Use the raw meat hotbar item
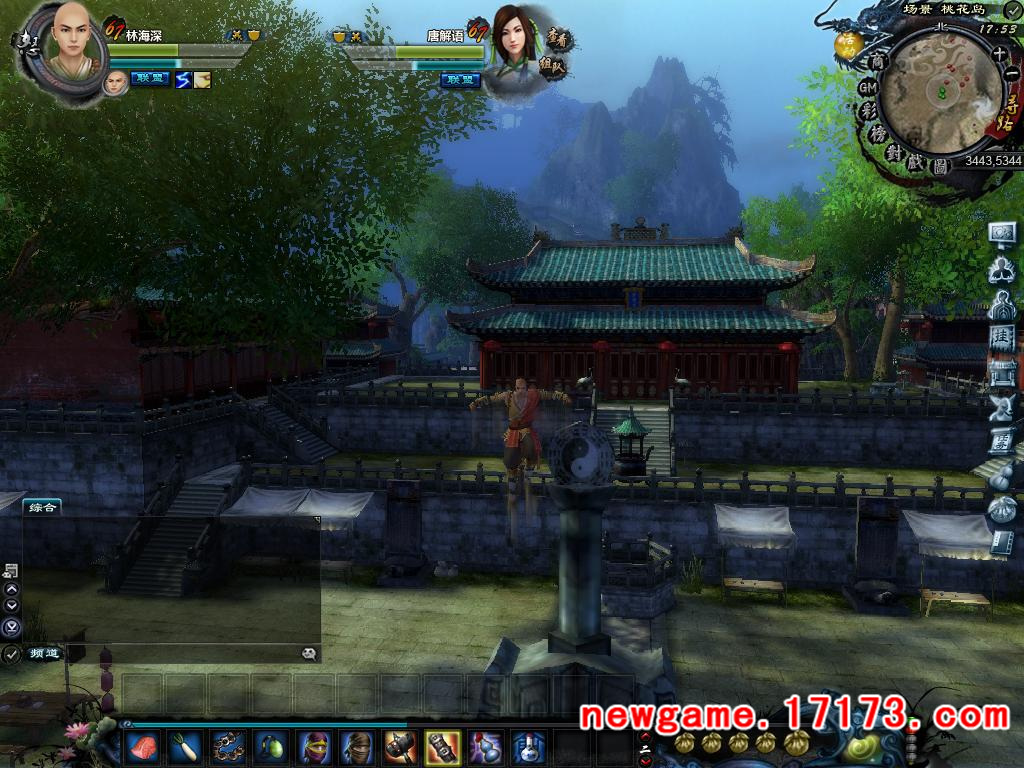This screenshot has width=1024, height=768. click(x=142, y=746)
